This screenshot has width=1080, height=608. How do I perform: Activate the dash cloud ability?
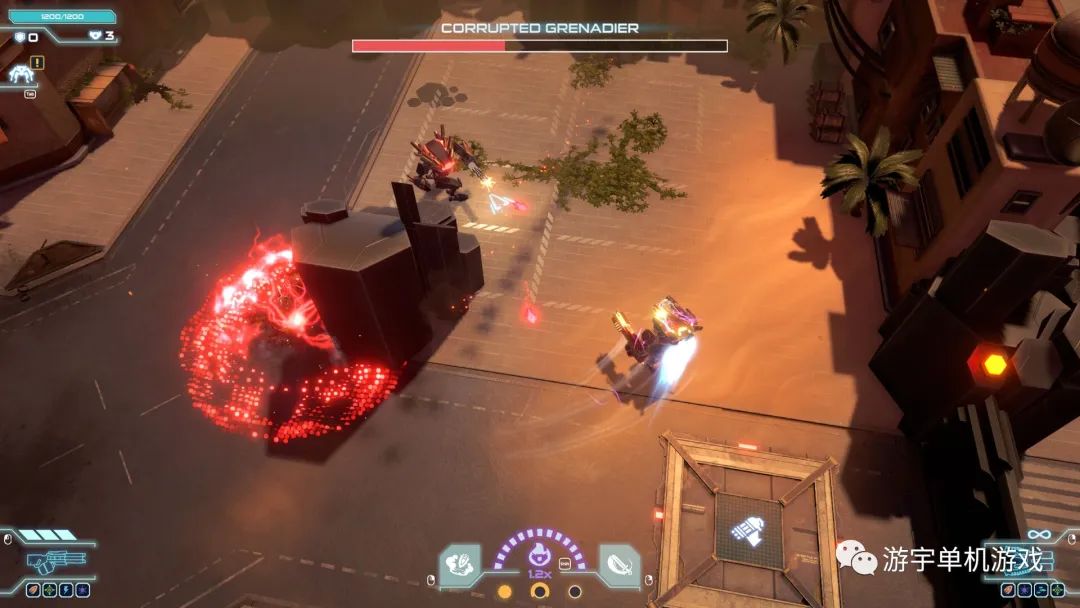[x=460, y=563]
